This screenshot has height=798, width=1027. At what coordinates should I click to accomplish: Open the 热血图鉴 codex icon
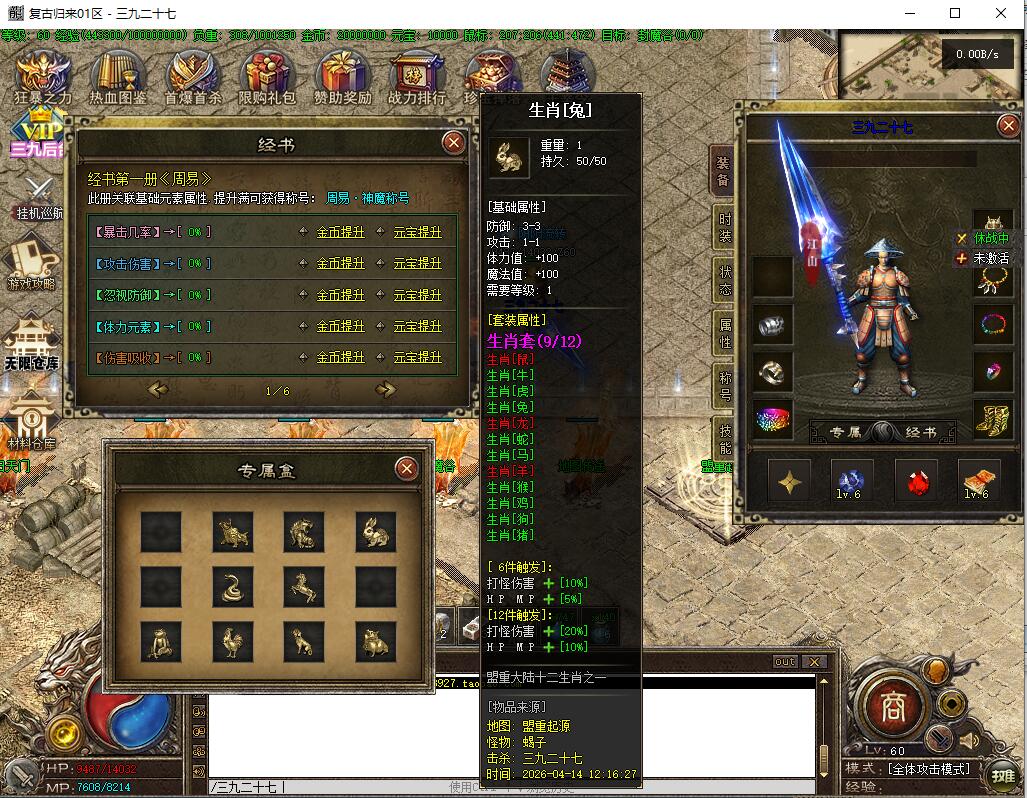[118, 77]
